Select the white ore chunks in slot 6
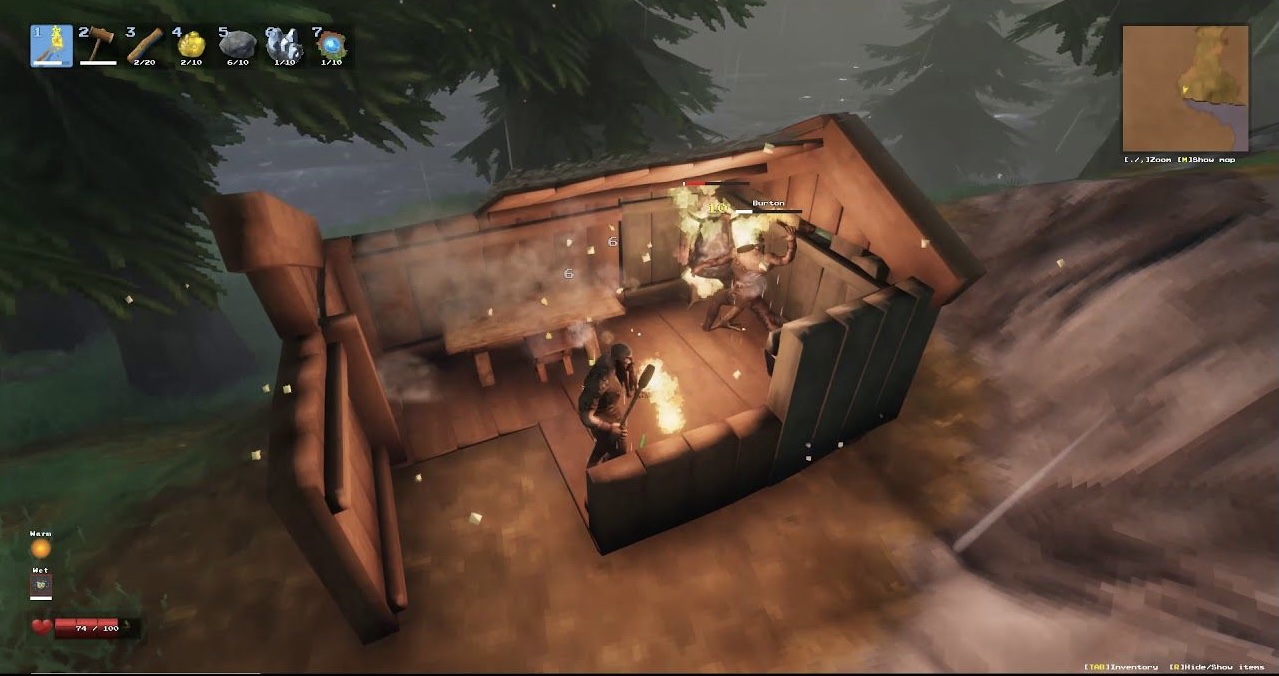The width and height of the screenshot is (1279, 676). tap(284, 46)
